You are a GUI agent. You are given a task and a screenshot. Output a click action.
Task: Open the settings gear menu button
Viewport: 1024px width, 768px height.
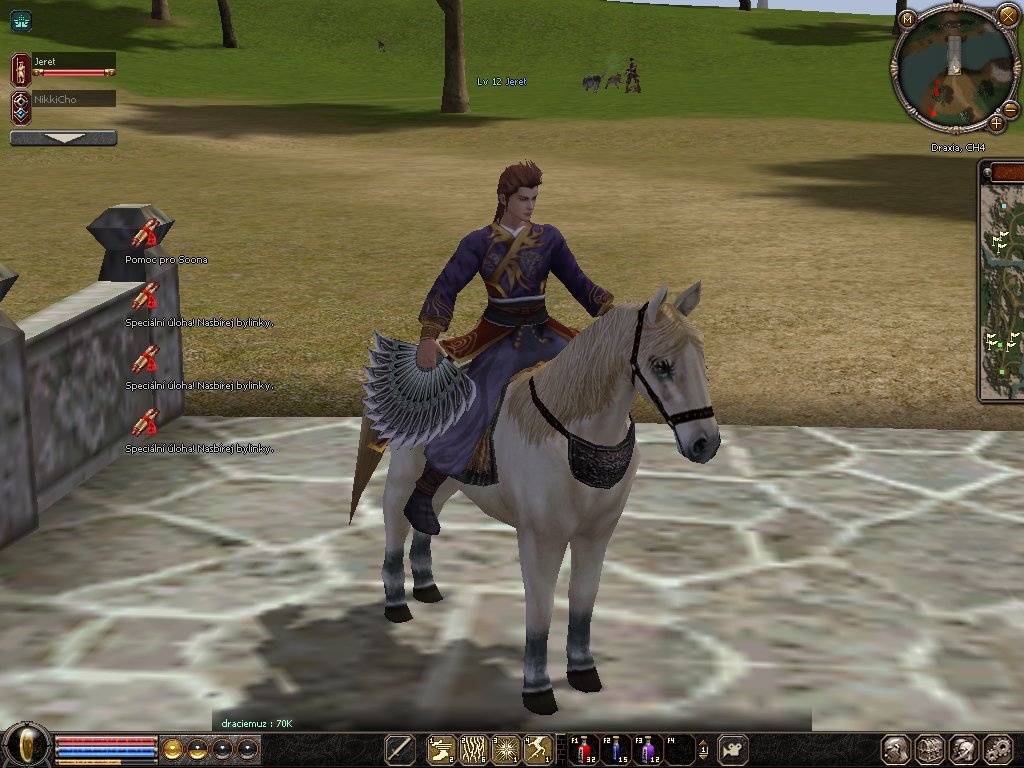pos(998,749)
